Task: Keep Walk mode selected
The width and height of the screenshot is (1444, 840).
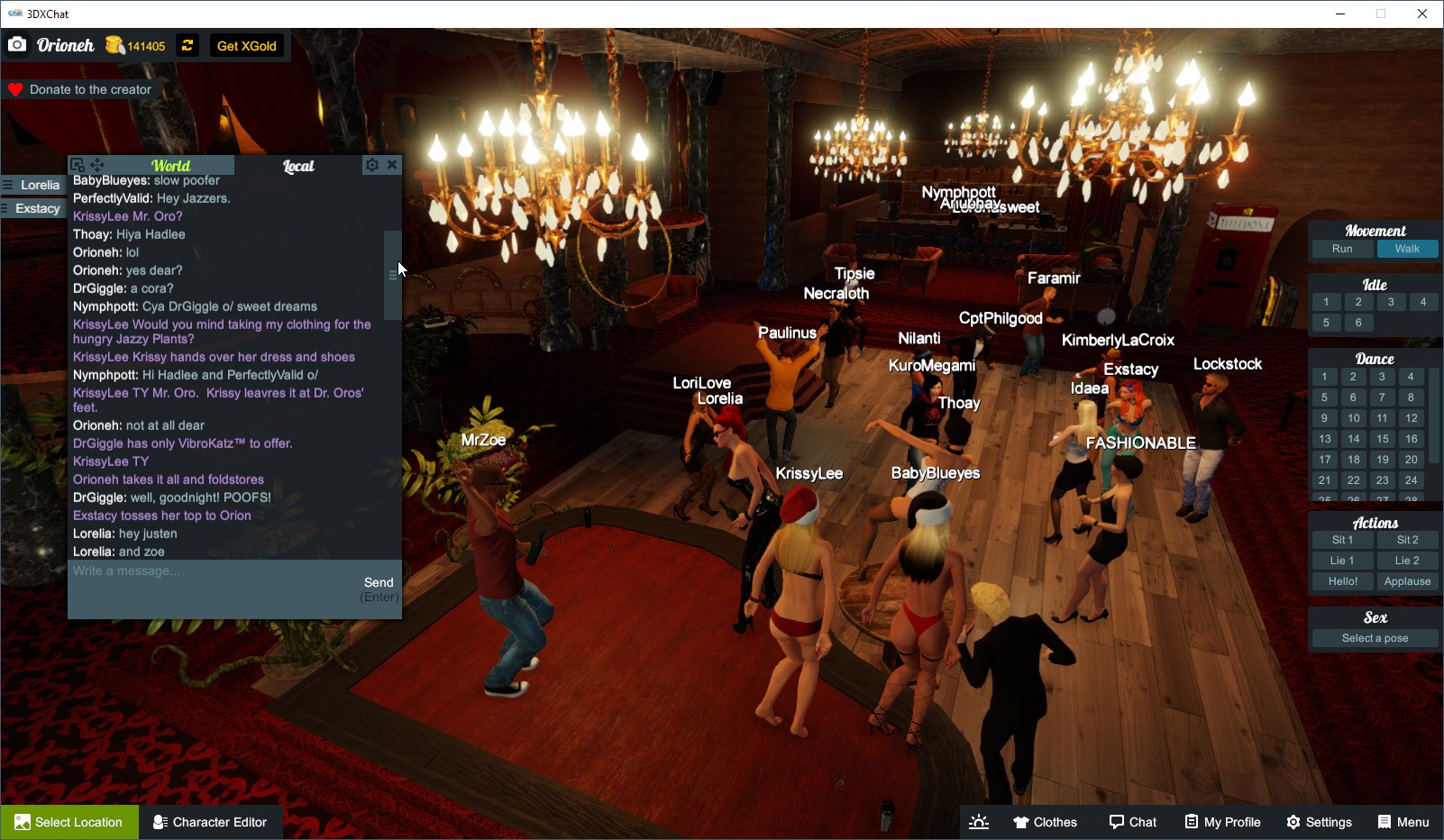Action: click(1407, 249)
